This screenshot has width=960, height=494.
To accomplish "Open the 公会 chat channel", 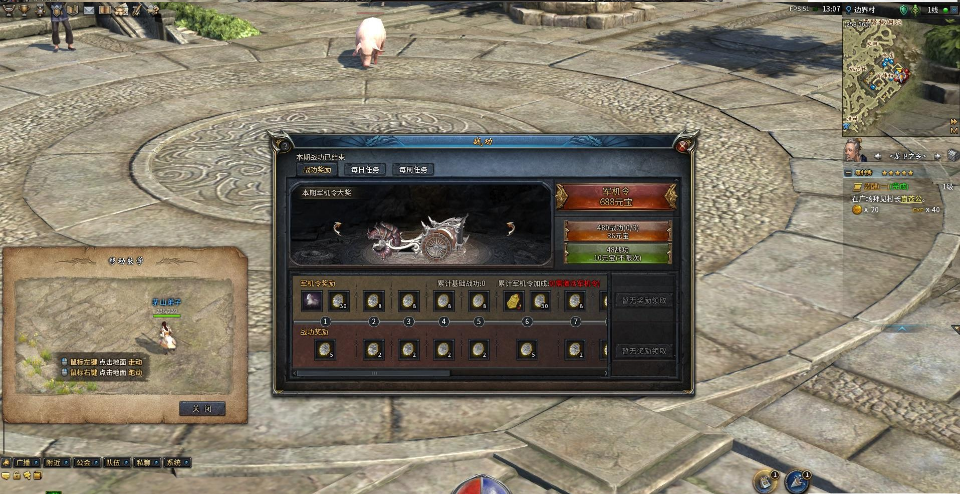I will coord(82,463).
